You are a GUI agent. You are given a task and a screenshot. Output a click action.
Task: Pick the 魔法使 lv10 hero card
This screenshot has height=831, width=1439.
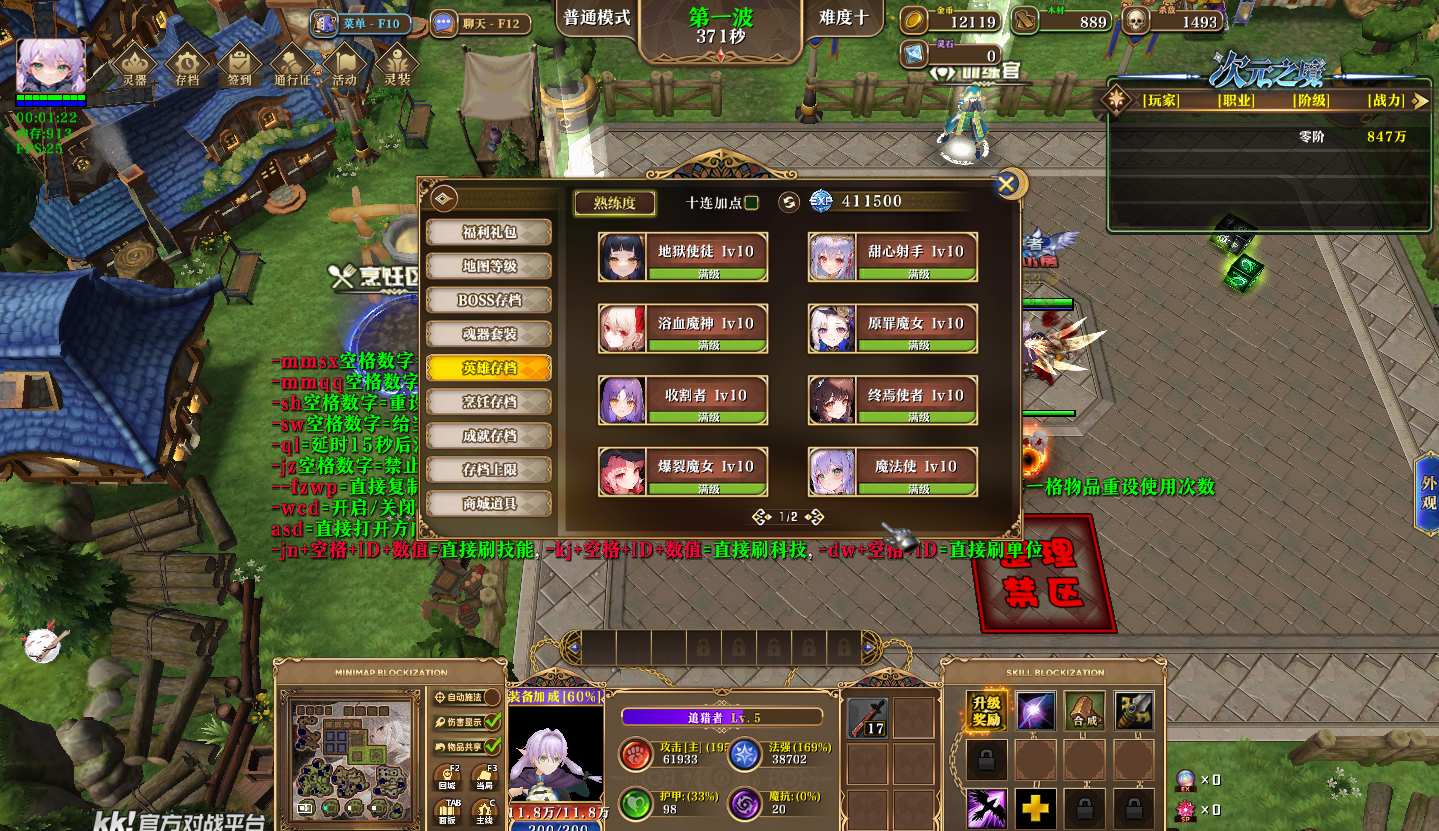click(x=892, y=472)
